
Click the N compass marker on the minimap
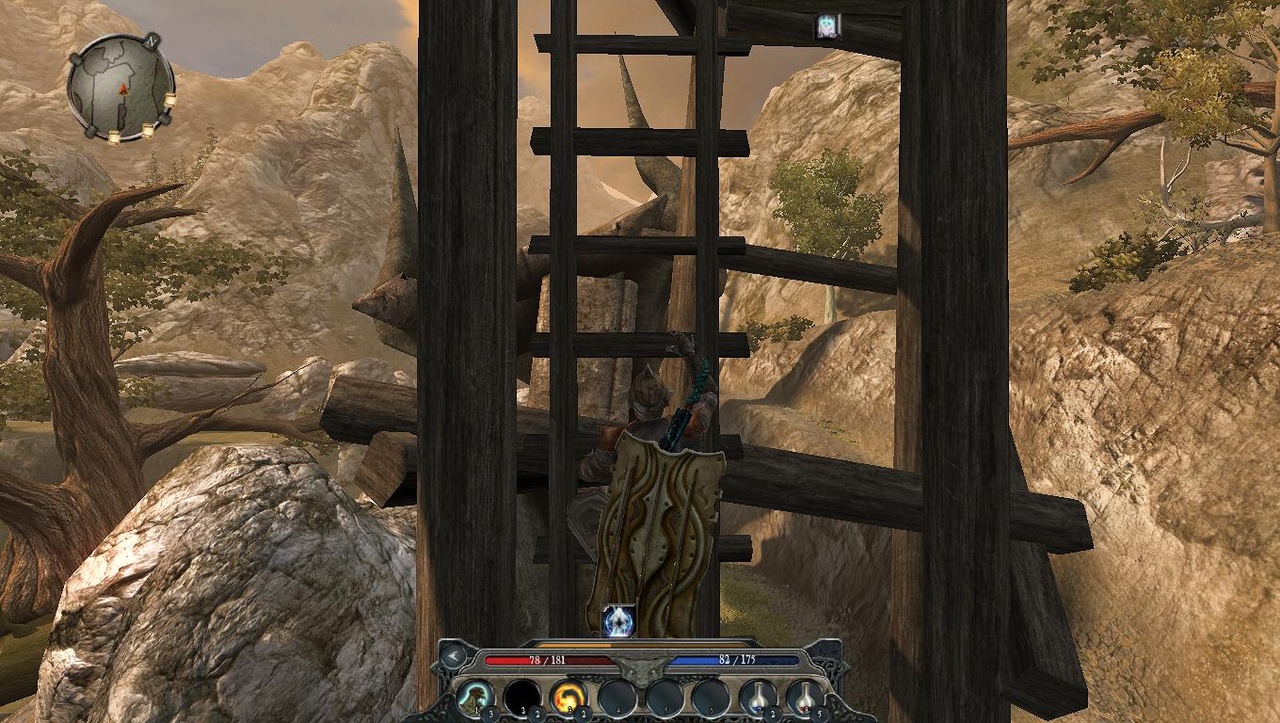152,42
